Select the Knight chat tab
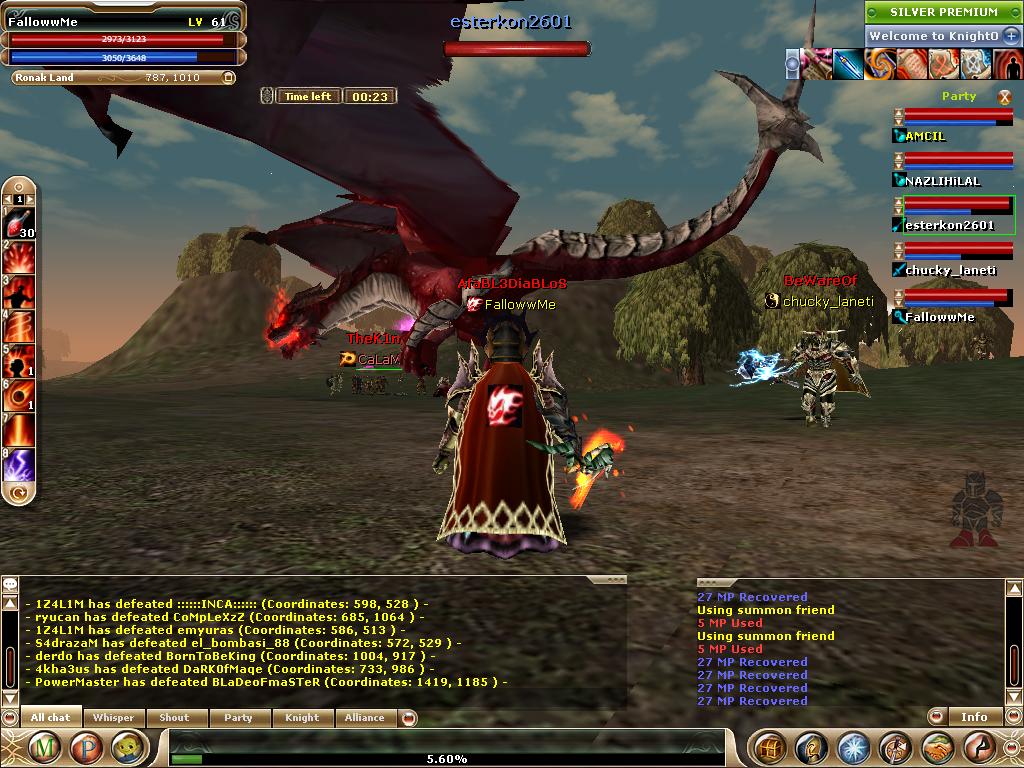 click(301, 717)
